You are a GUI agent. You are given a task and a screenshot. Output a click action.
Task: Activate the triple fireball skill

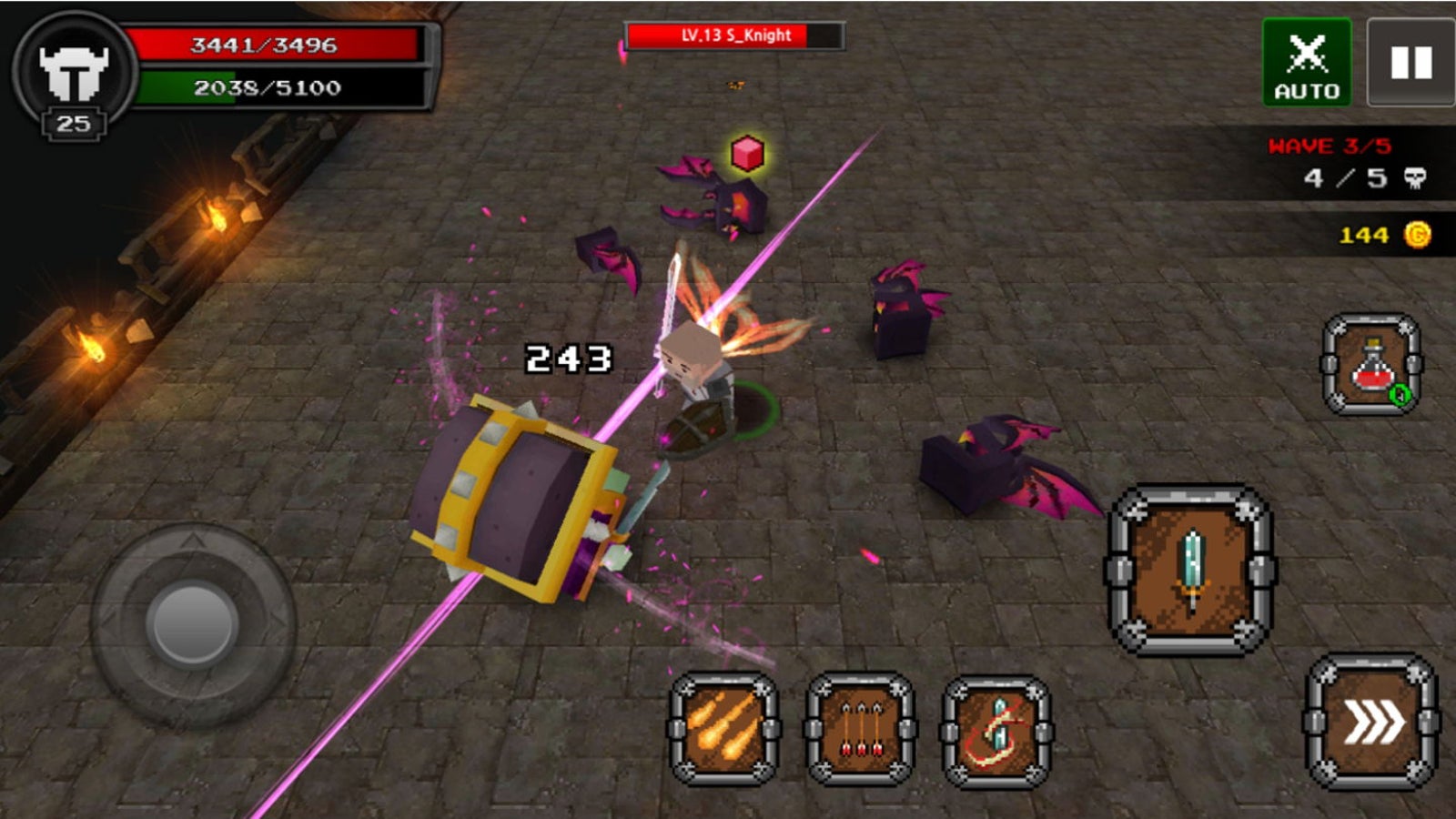pos(724,728)
